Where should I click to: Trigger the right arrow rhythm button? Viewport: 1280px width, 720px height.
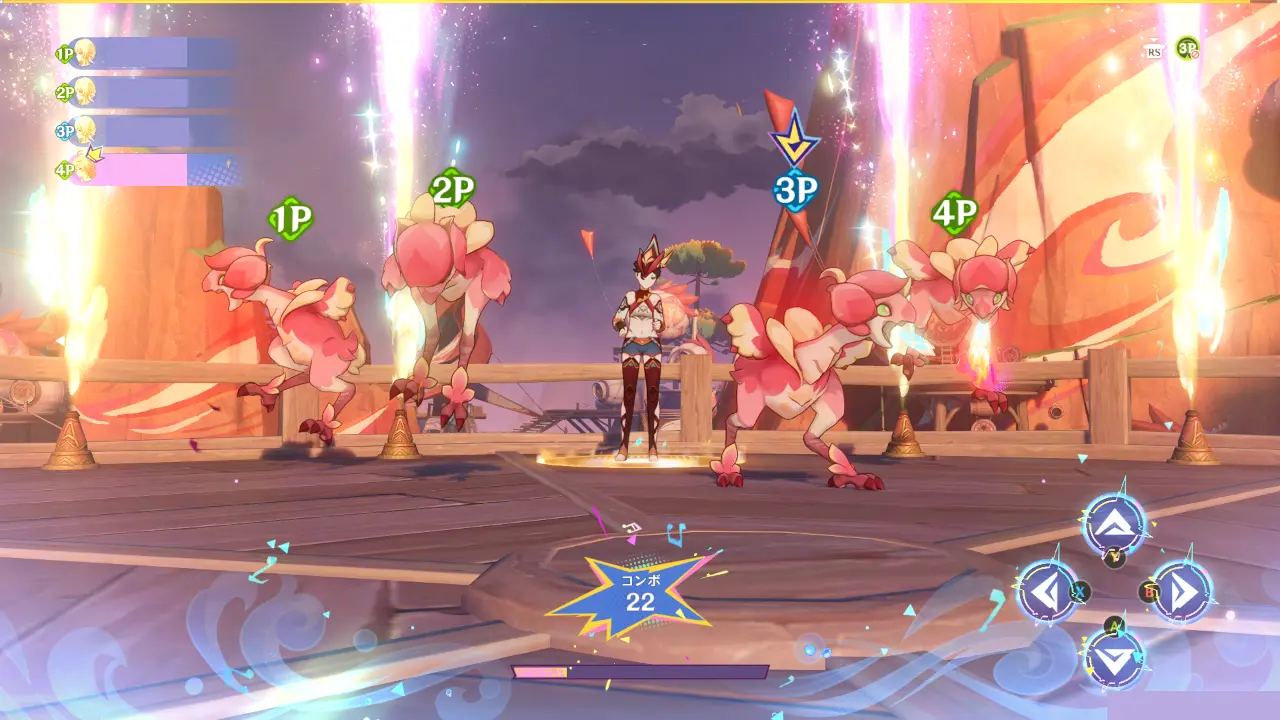click(1181, 592)
